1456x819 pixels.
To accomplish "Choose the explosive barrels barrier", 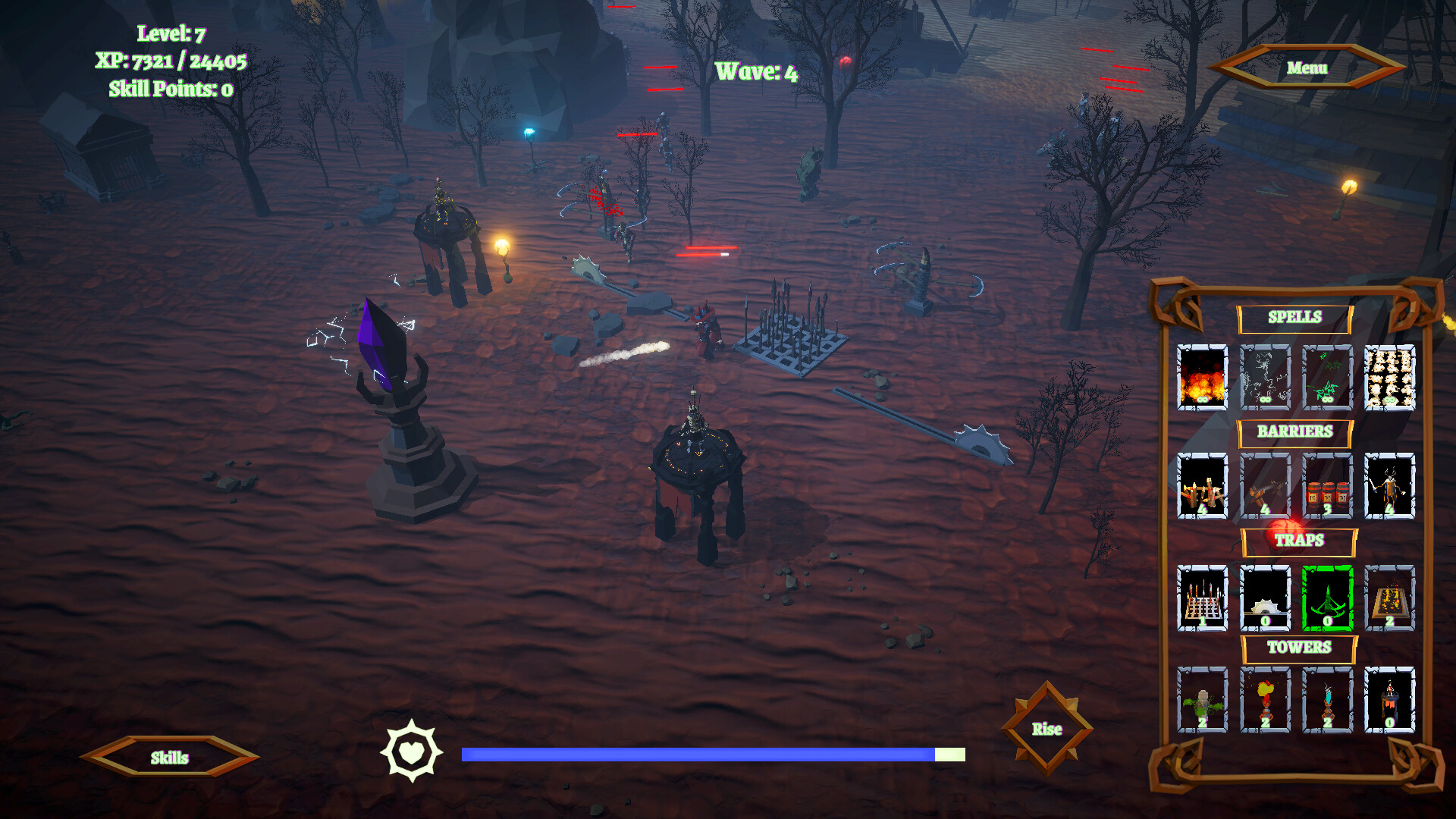I will (1327, 486).
